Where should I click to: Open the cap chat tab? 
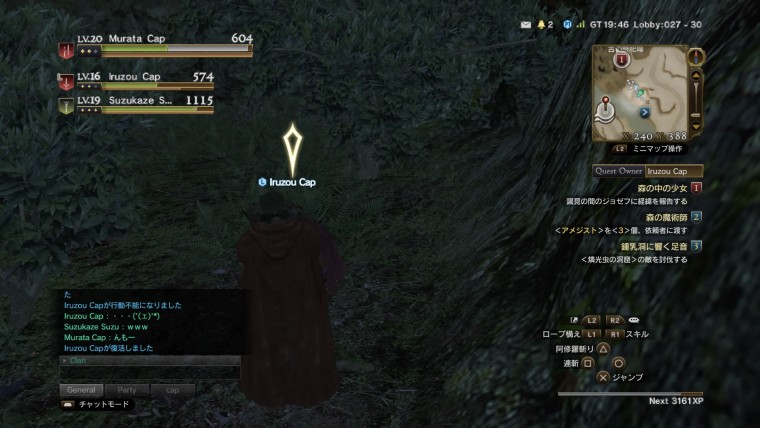pos(172,389)
